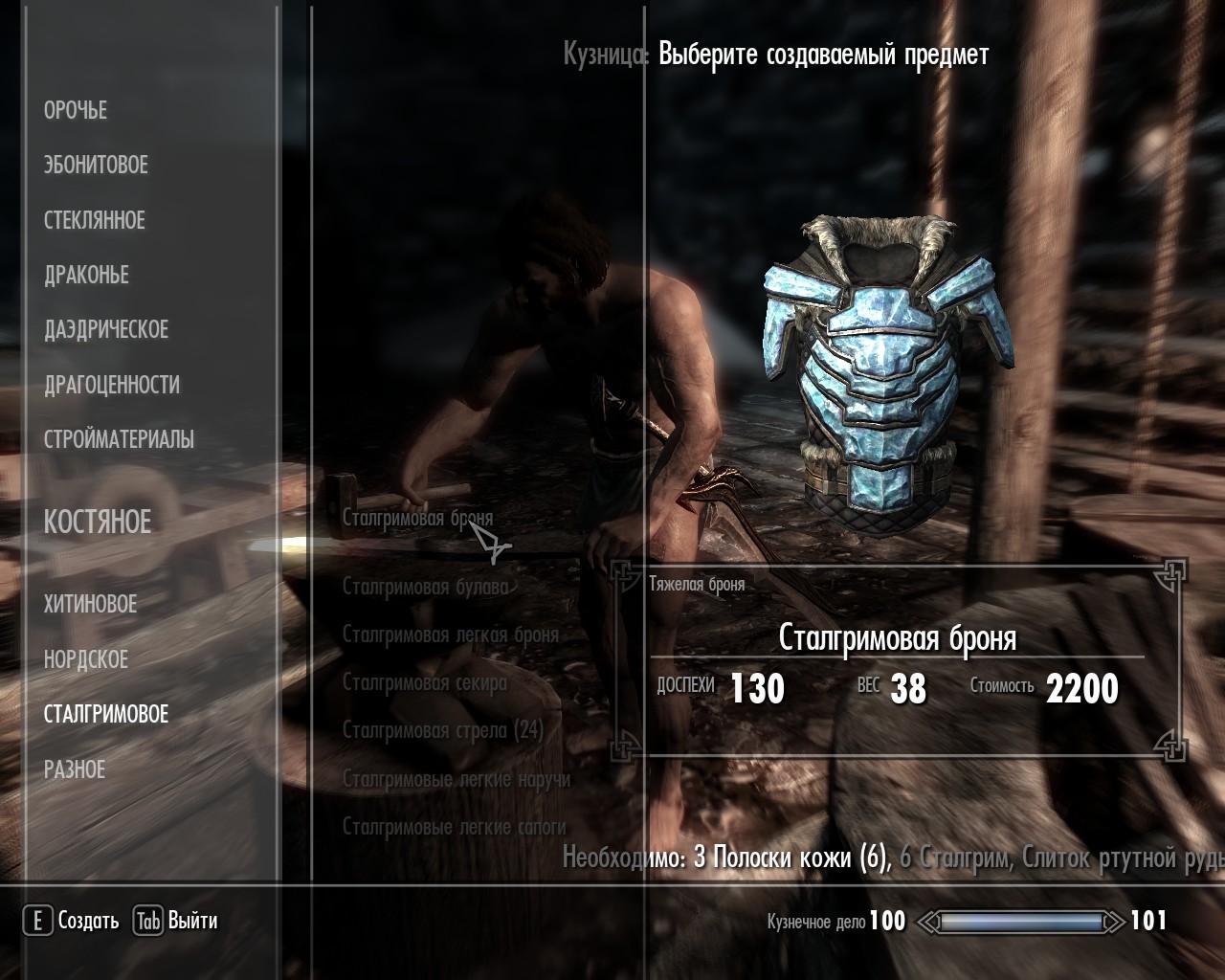Open the ЭБОНИТОВОЕ category
Viewport: 1225px width, 980px height.
point(96,166)
